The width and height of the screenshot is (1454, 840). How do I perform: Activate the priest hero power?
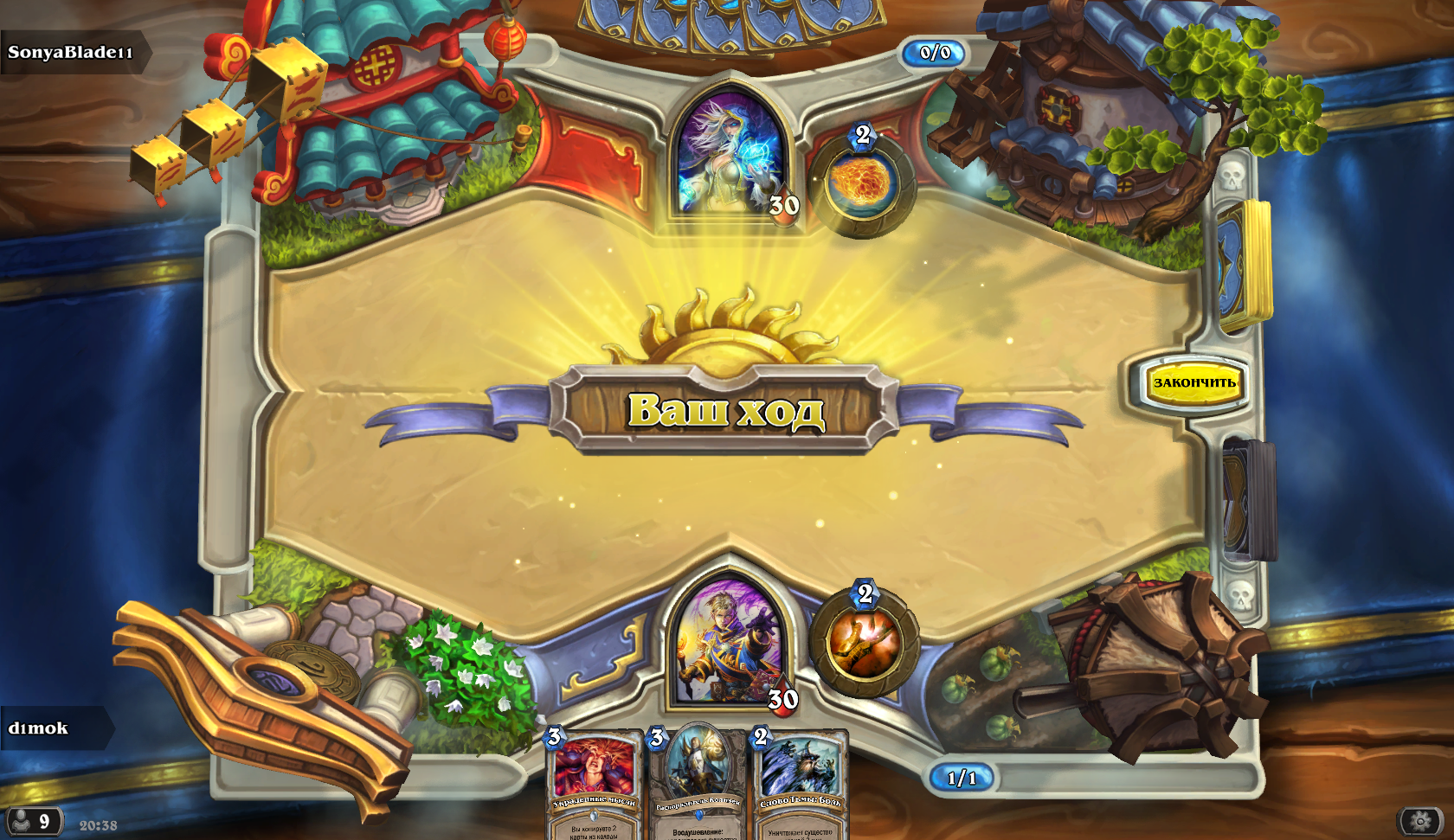tap(864, 643)
